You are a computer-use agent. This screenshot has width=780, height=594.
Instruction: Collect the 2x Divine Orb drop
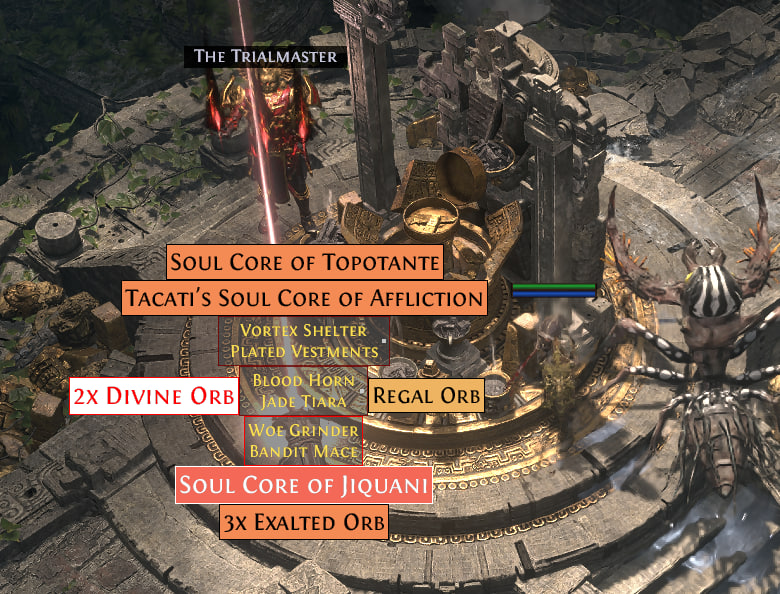(x=155, y=396)
